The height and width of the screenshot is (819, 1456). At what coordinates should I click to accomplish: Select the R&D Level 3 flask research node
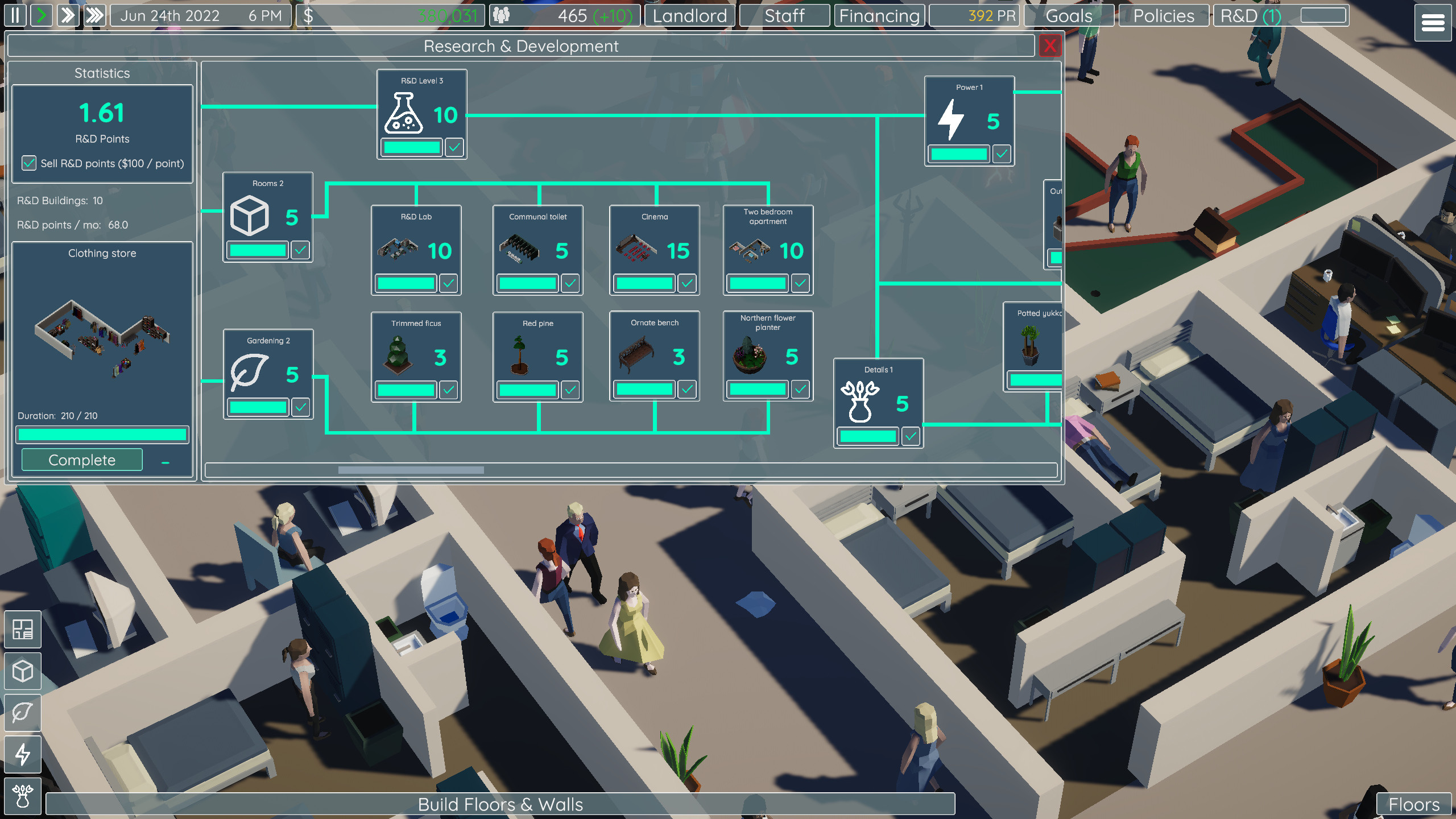pos(421,113)
